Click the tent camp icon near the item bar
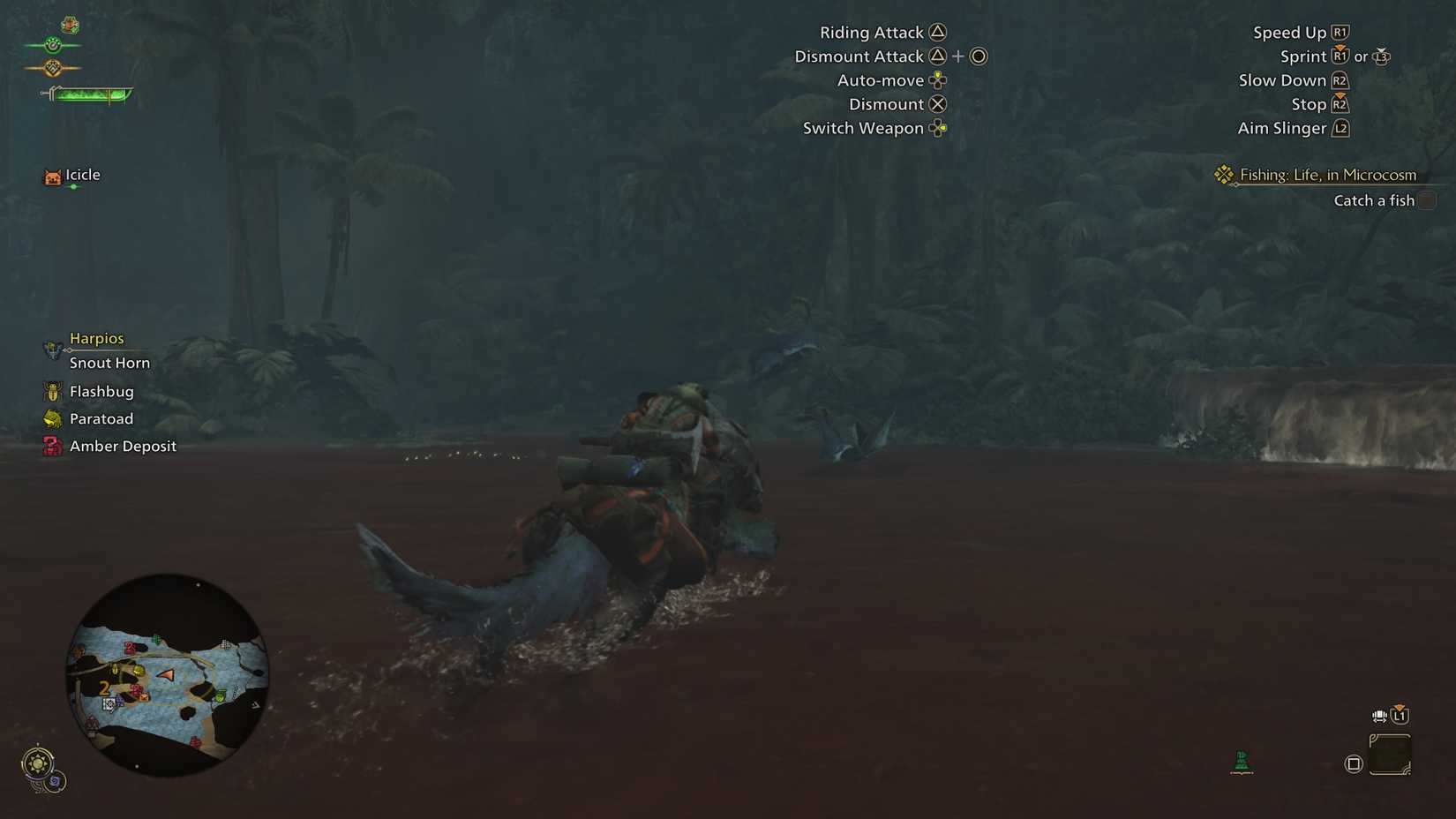The width and height of the screenshot is (1456, 819). coord(1240,761)
